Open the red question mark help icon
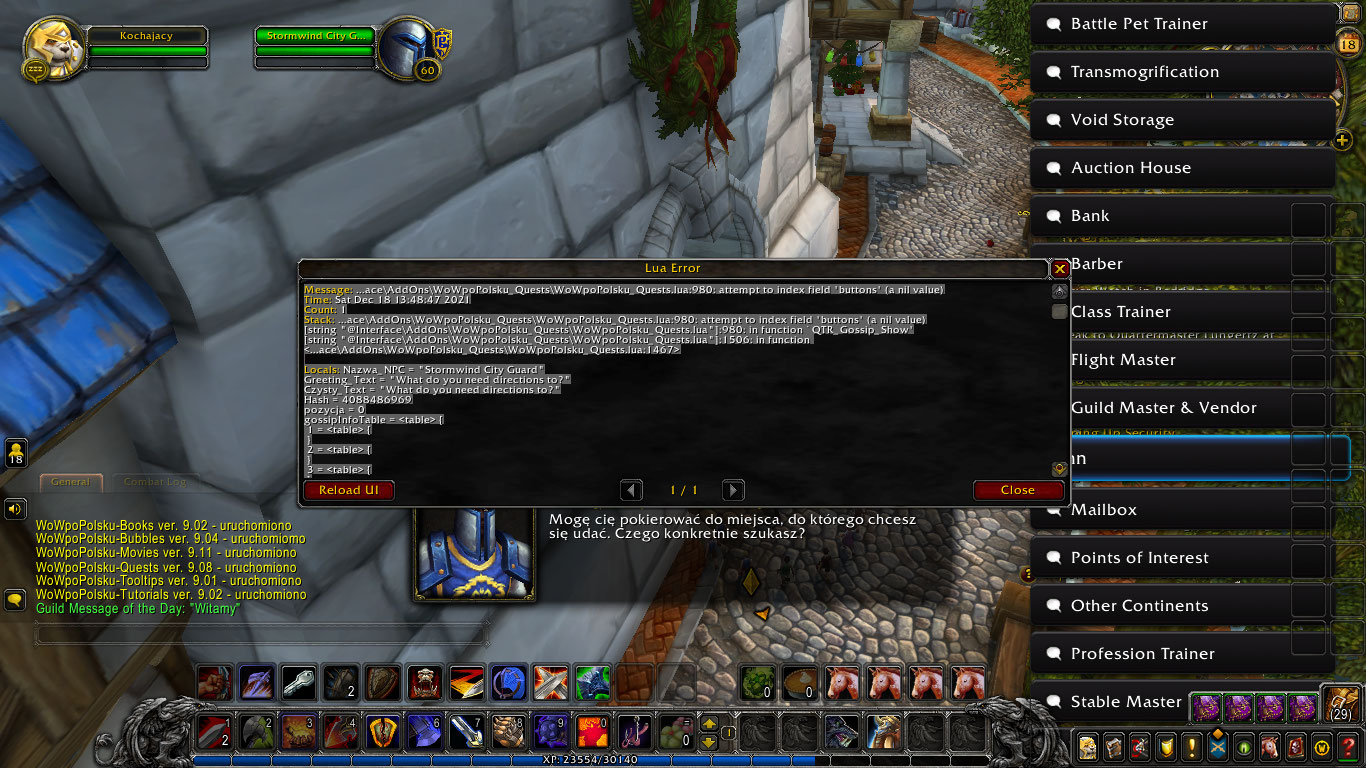 (x=1348, y=747)
